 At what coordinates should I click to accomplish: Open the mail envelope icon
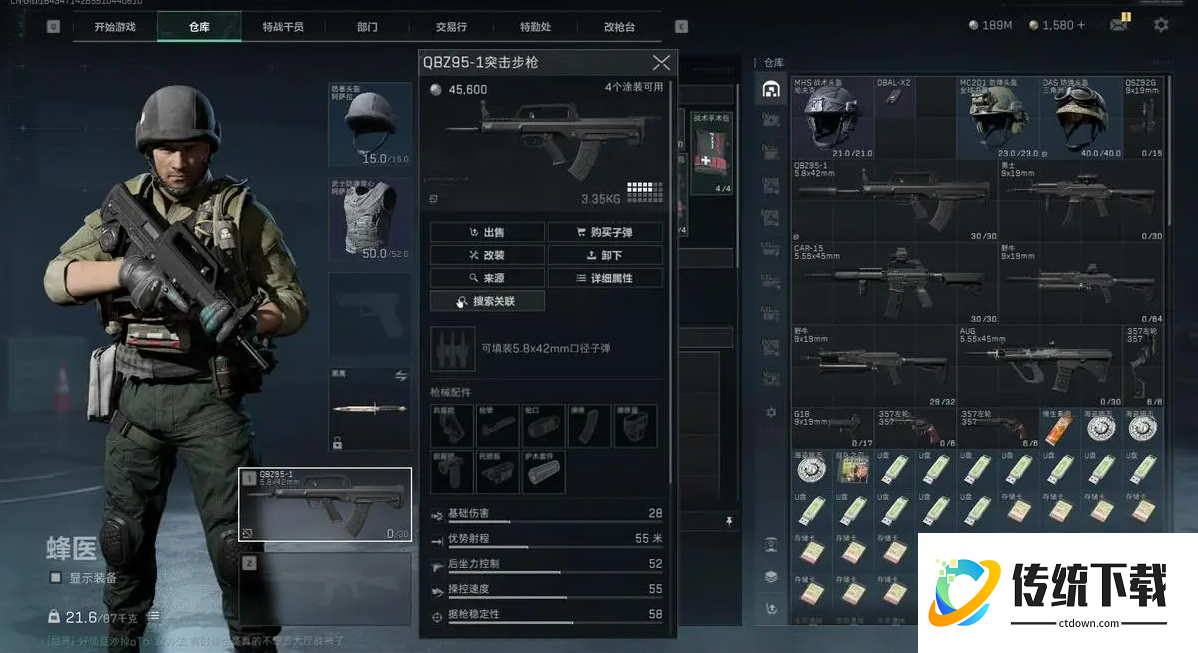1119,25
